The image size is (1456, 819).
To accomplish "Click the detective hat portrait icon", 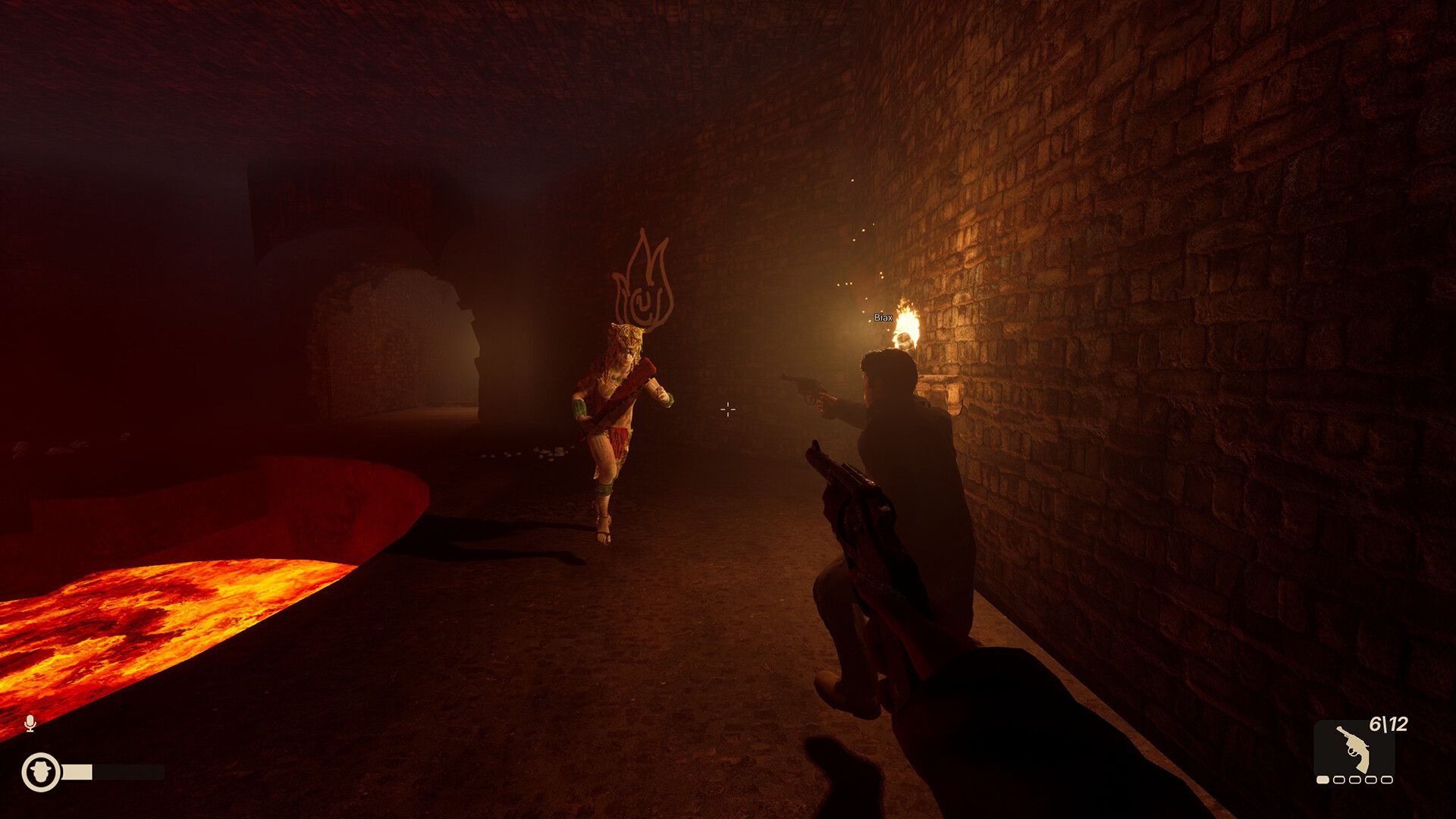I will click(x=41, y=773).
